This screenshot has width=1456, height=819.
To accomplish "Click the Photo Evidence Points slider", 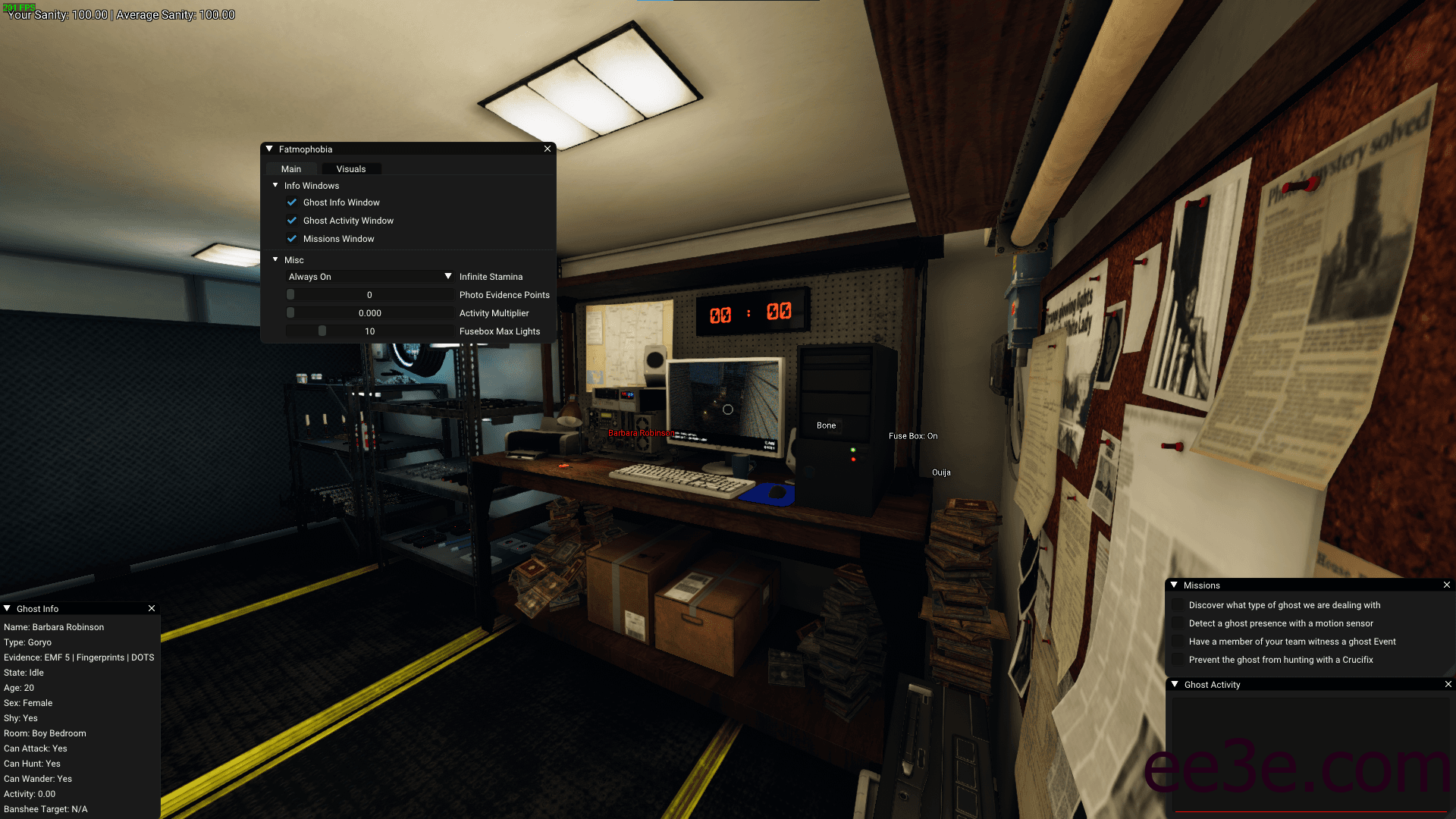I will [370, 295].
